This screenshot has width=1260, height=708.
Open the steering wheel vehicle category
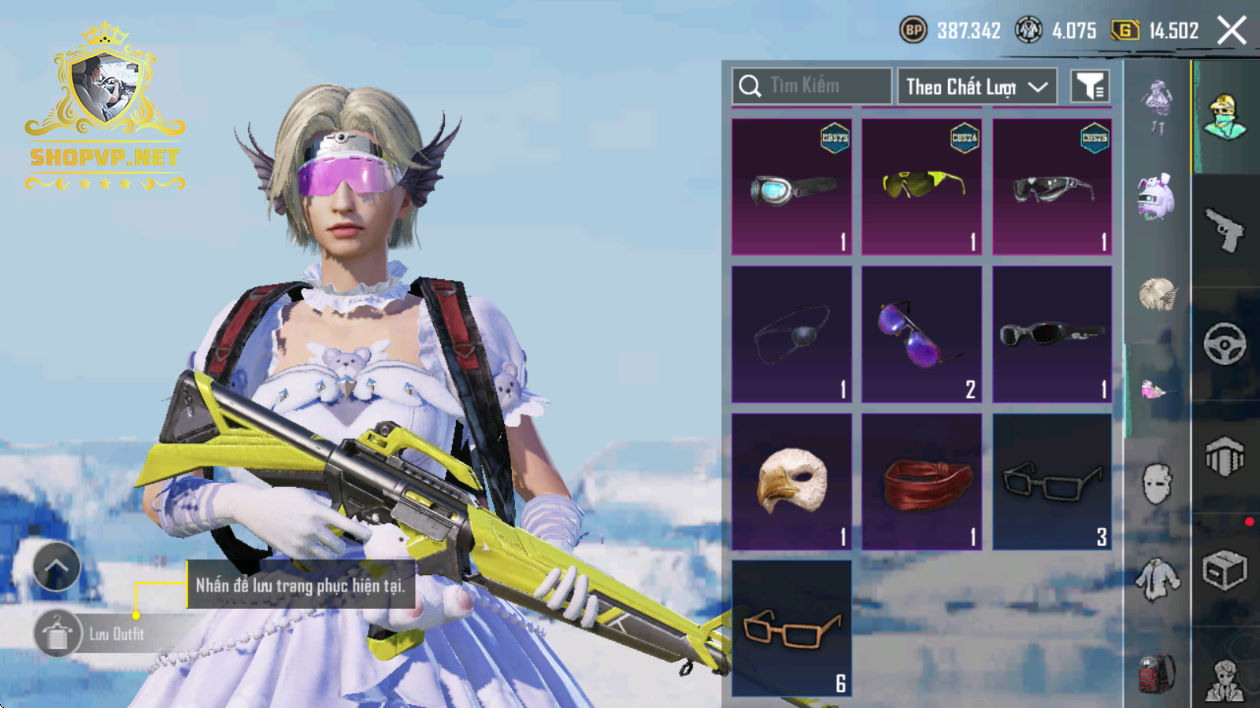1225,344
